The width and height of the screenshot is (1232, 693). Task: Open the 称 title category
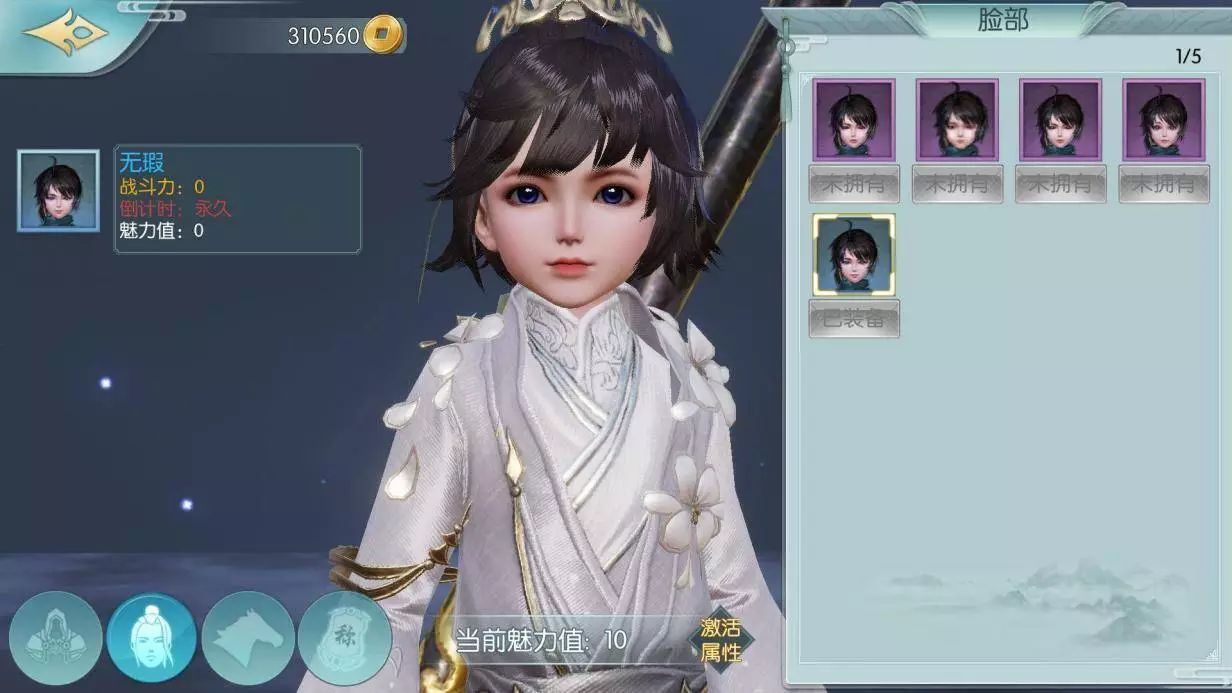(x=344, y=638)
